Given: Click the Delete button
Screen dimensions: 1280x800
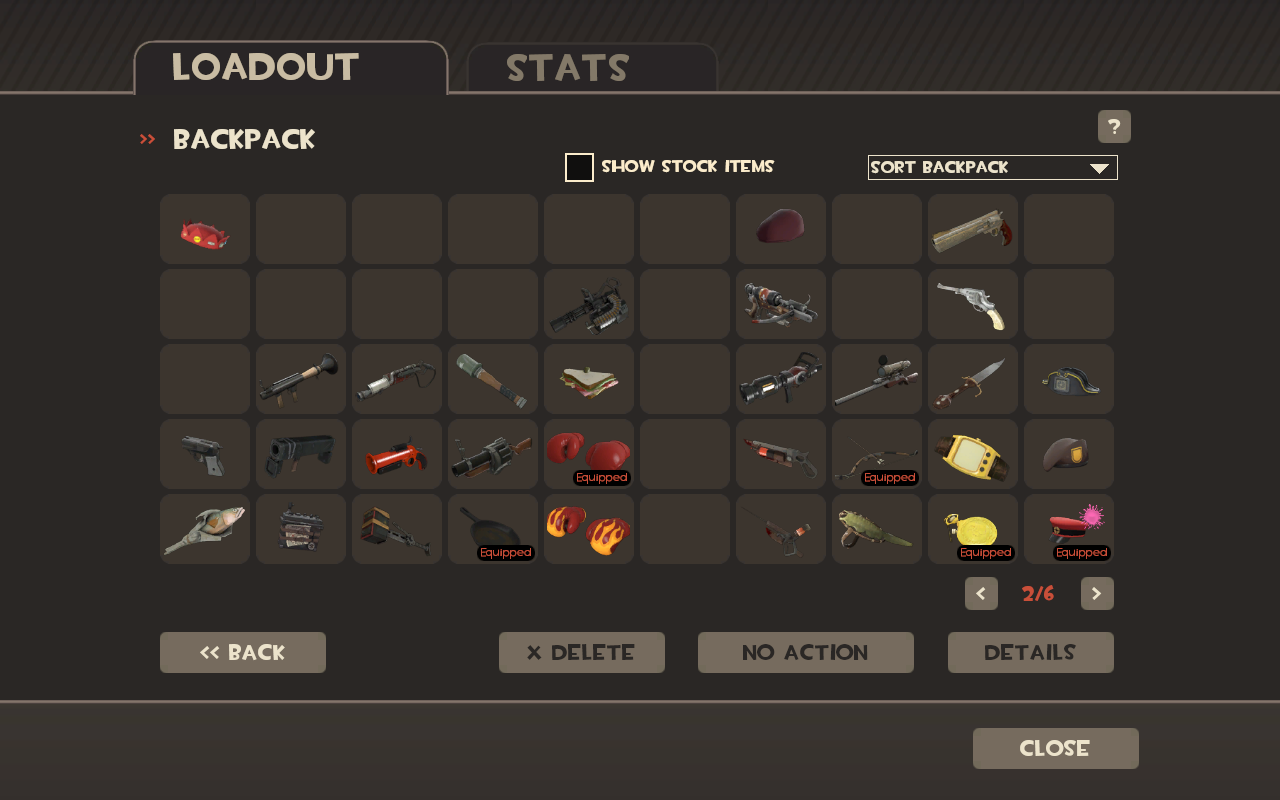Looking at the screenshot, I should coord(581,652).
